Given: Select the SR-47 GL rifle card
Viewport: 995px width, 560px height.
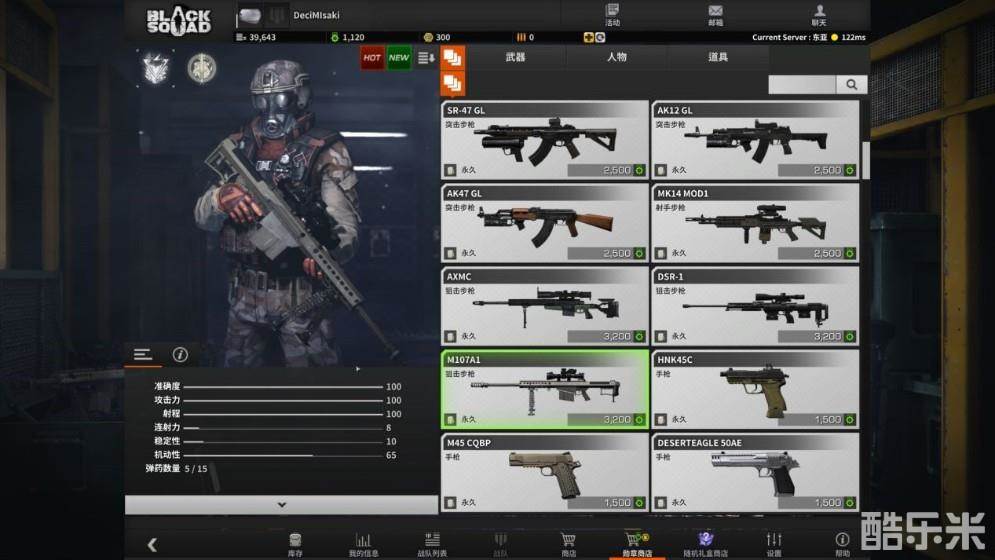Looking at the screenshot, I should pyautogui.click(x=545, y=140).
